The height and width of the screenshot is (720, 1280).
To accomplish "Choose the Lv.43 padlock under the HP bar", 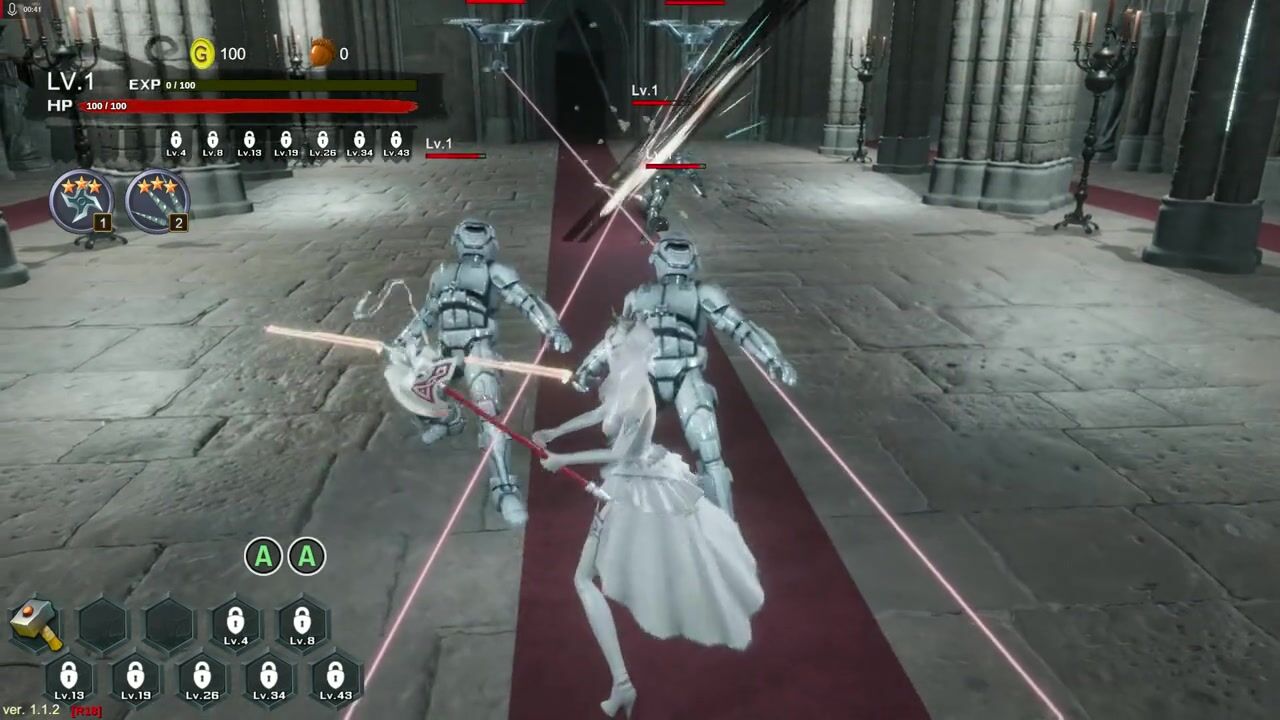I will 396,144.
